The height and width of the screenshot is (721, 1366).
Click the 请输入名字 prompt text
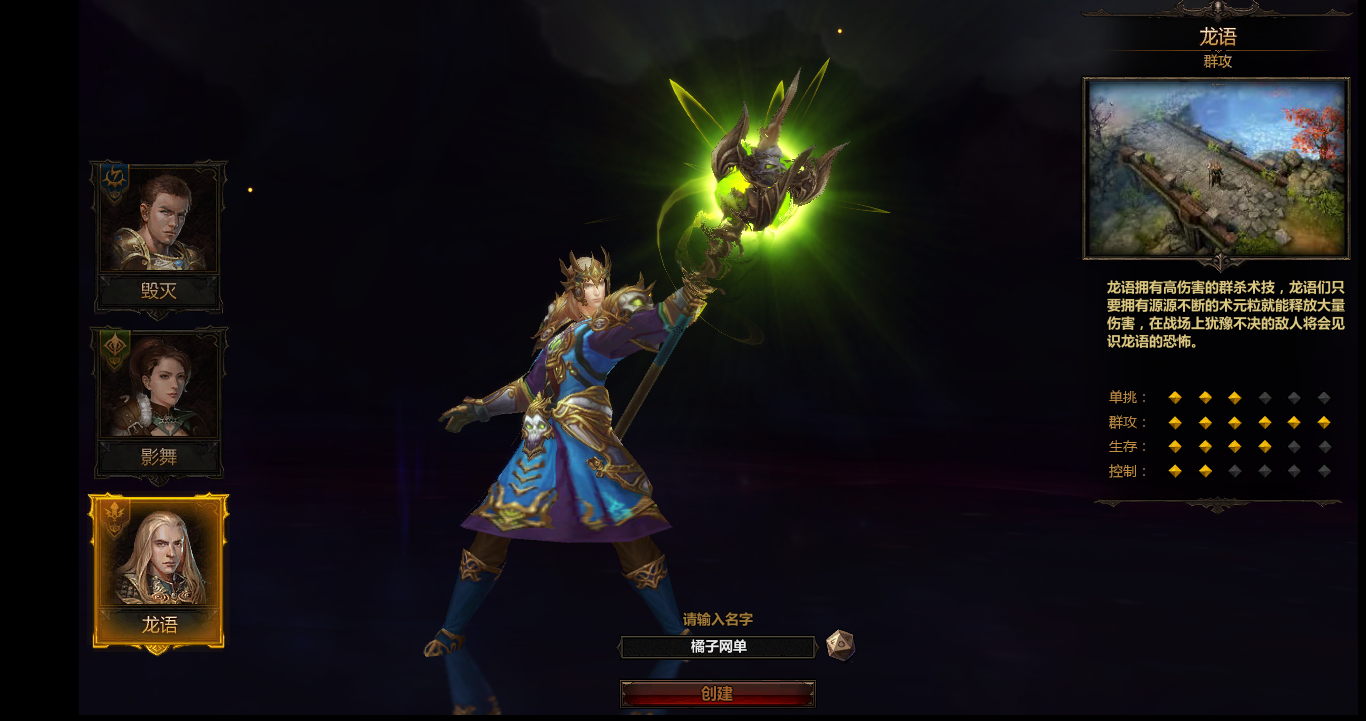[x=718, y=618]
